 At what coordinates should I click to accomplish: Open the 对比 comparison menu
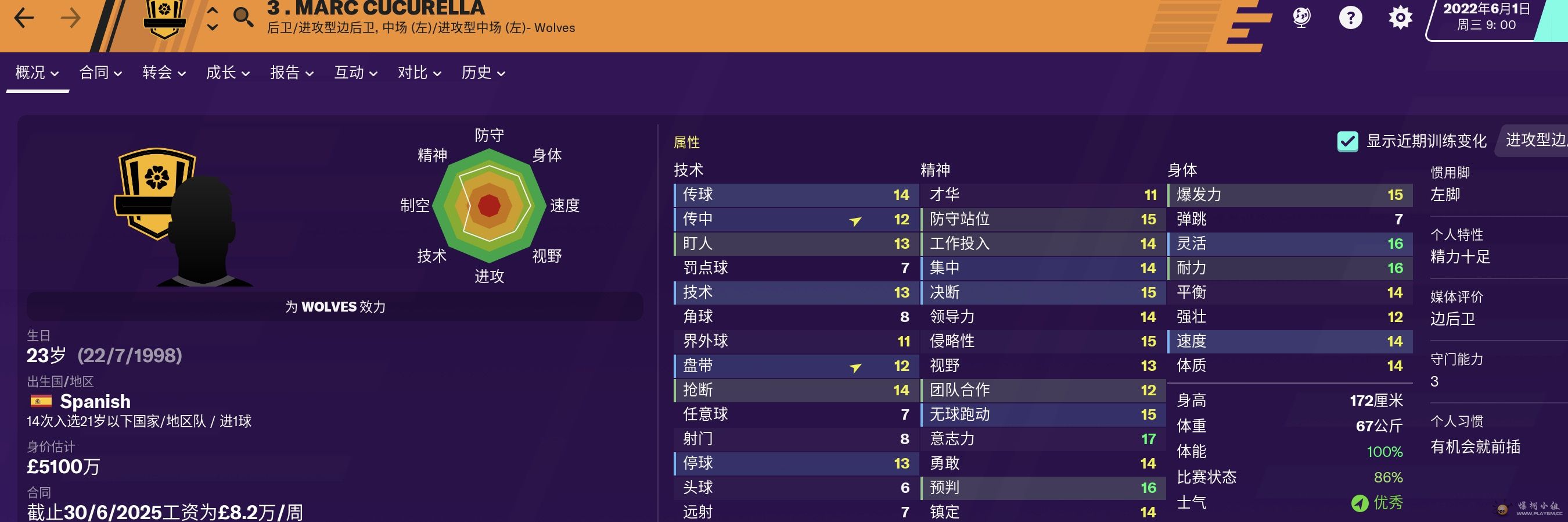pos(419,73)
